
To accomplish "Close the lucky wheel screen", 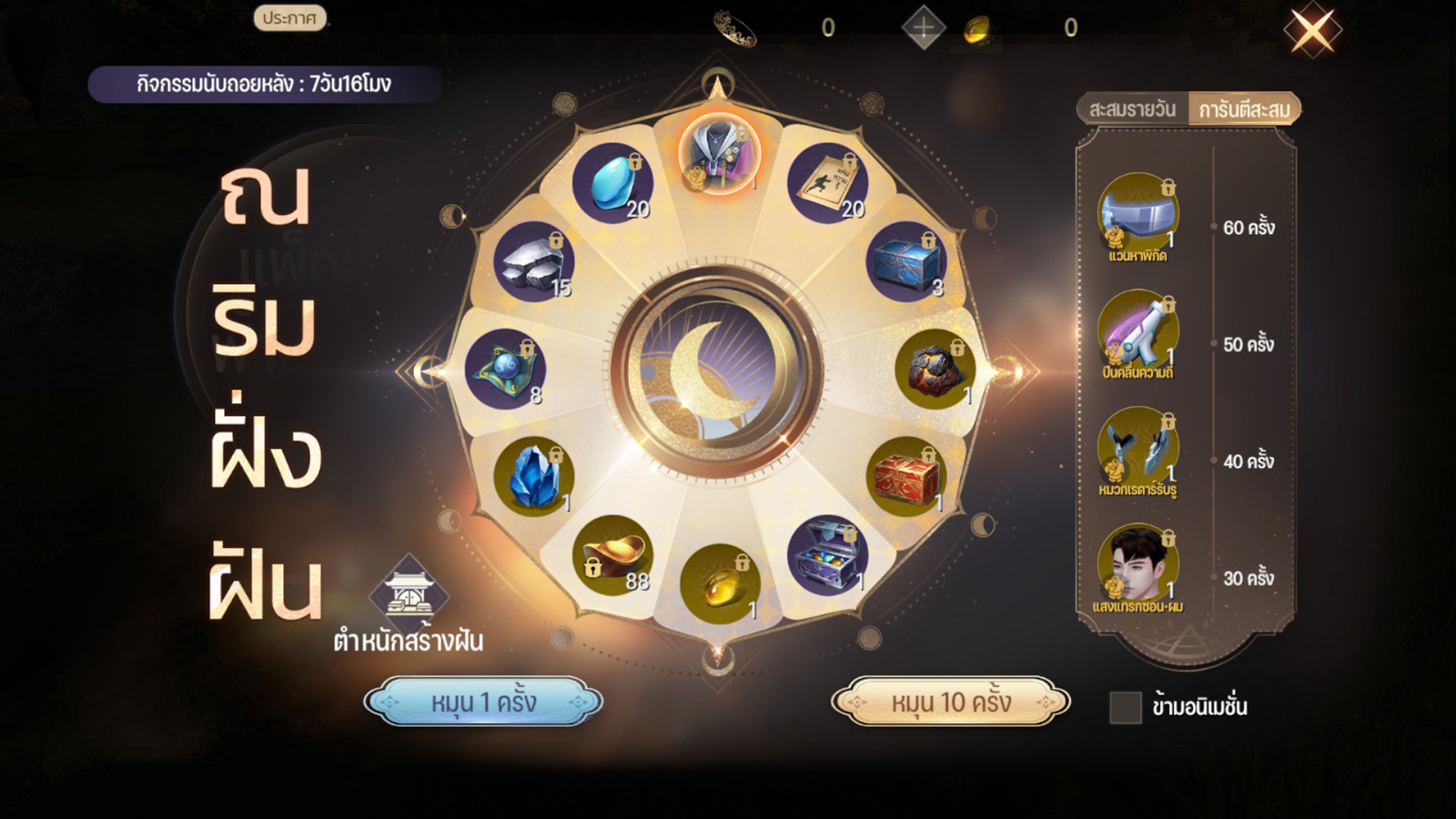I will (x=1312, y=31).
